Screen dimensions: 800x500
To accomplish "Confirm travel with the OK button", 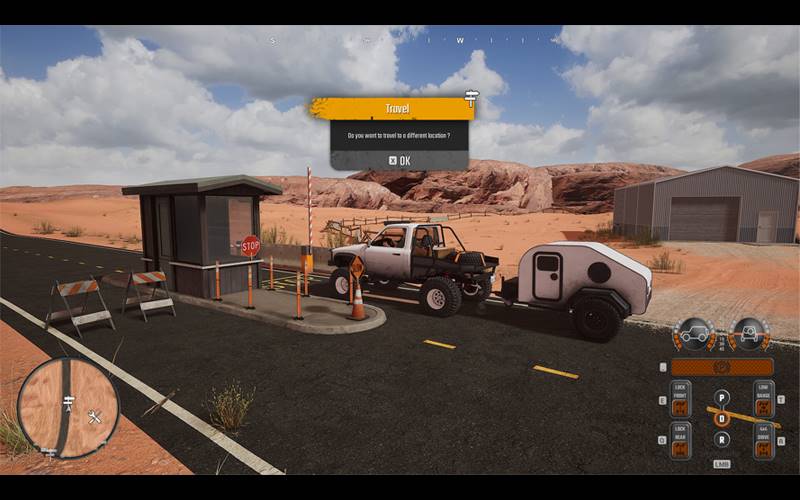I will click(399, 160).
